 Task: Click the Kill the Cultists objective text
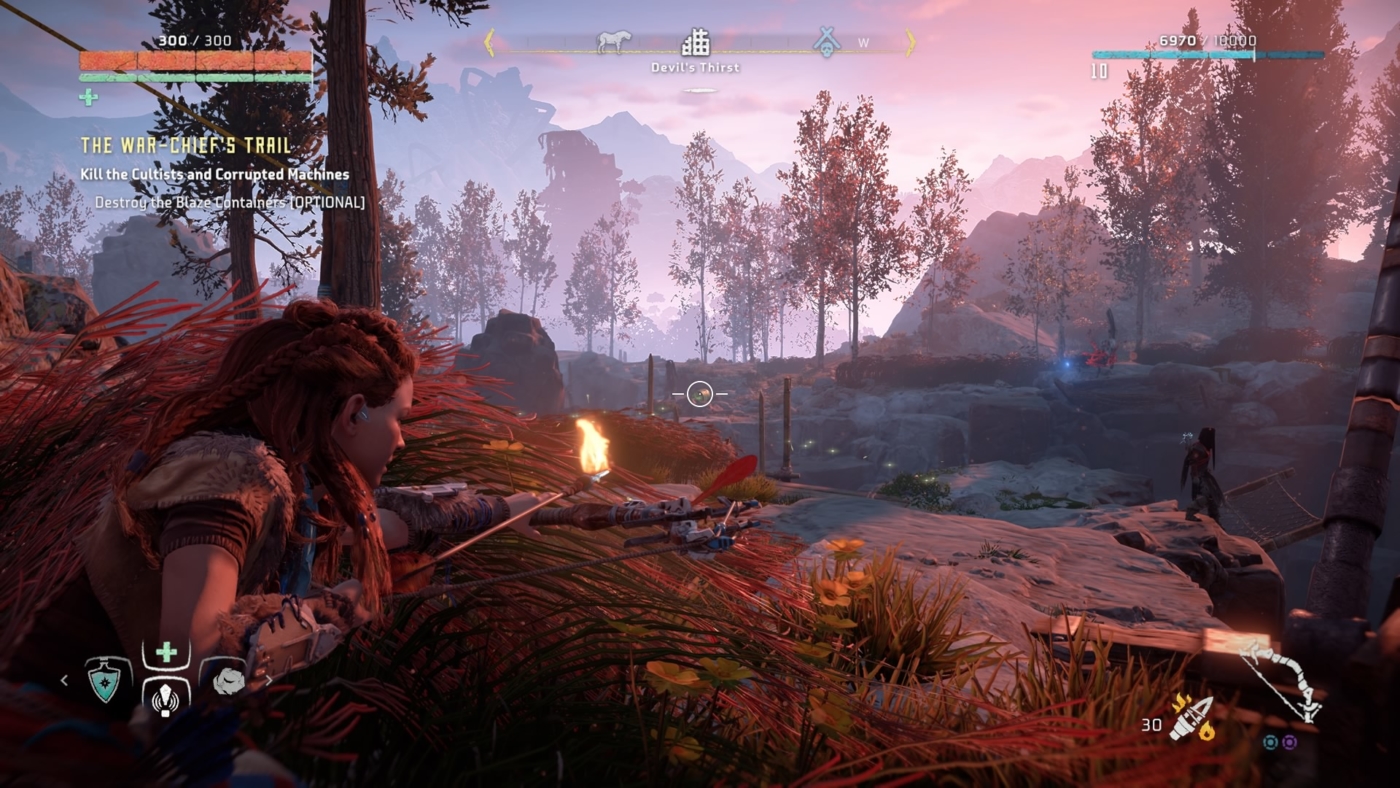click(214, 174)
